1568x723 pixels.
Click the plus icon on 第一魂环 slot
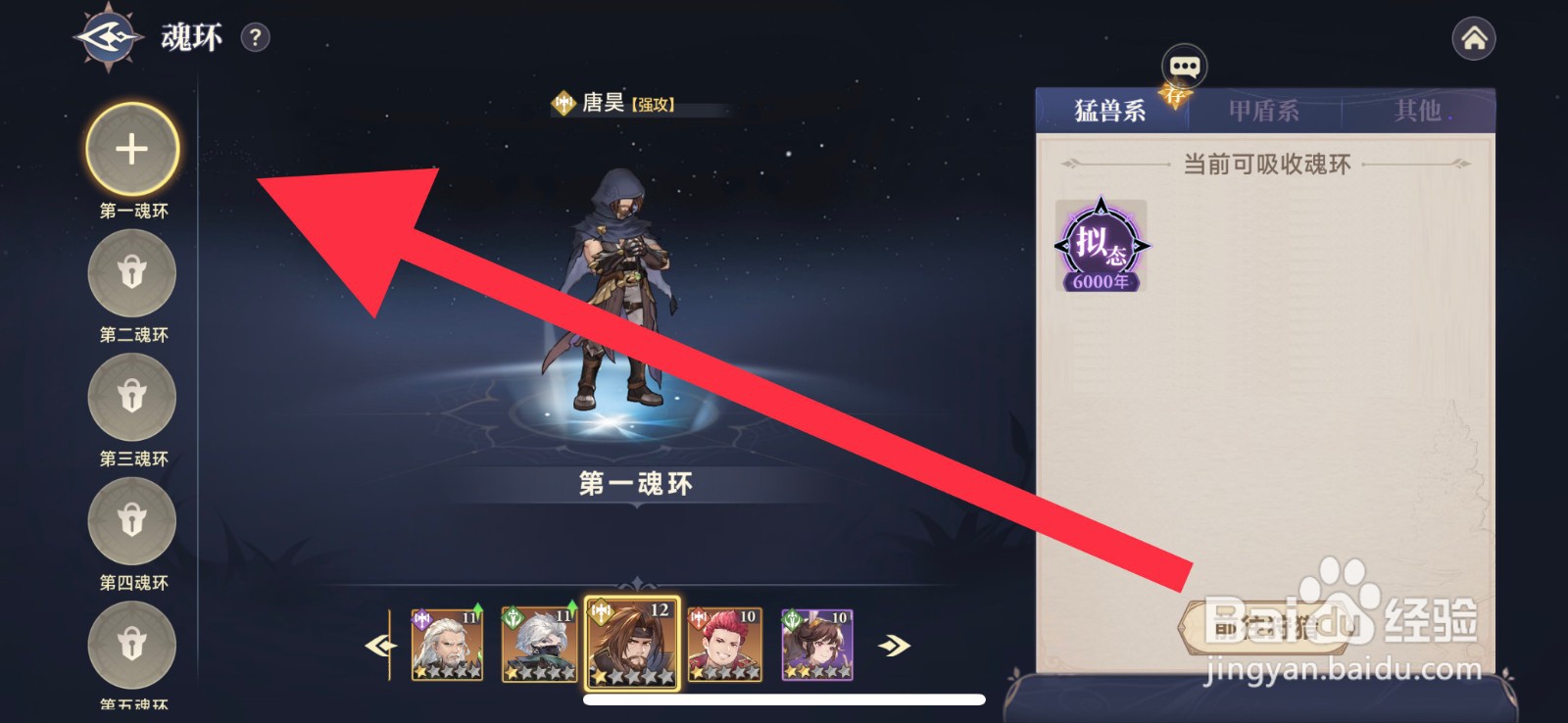(x=131, y=148)
